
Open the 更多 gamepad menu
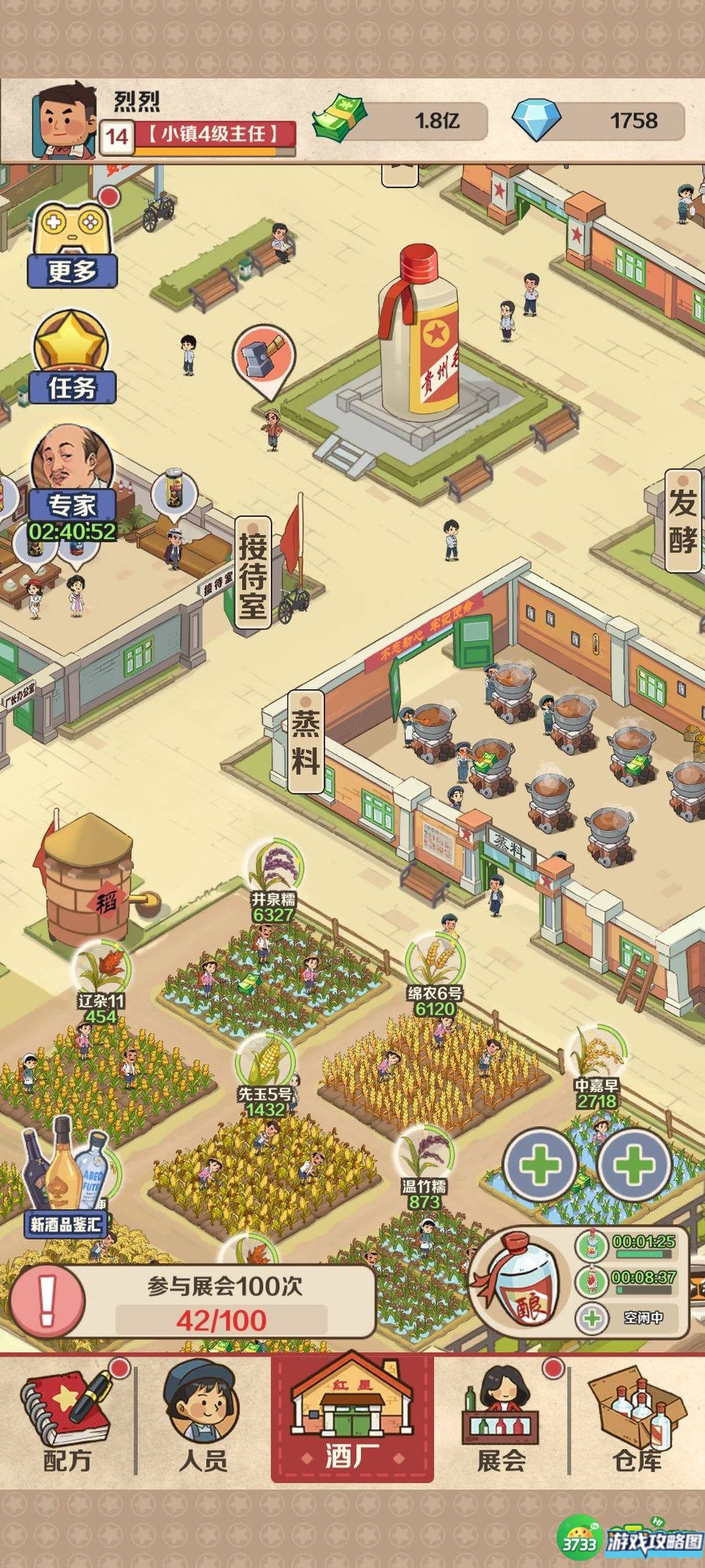click(72, 244)
